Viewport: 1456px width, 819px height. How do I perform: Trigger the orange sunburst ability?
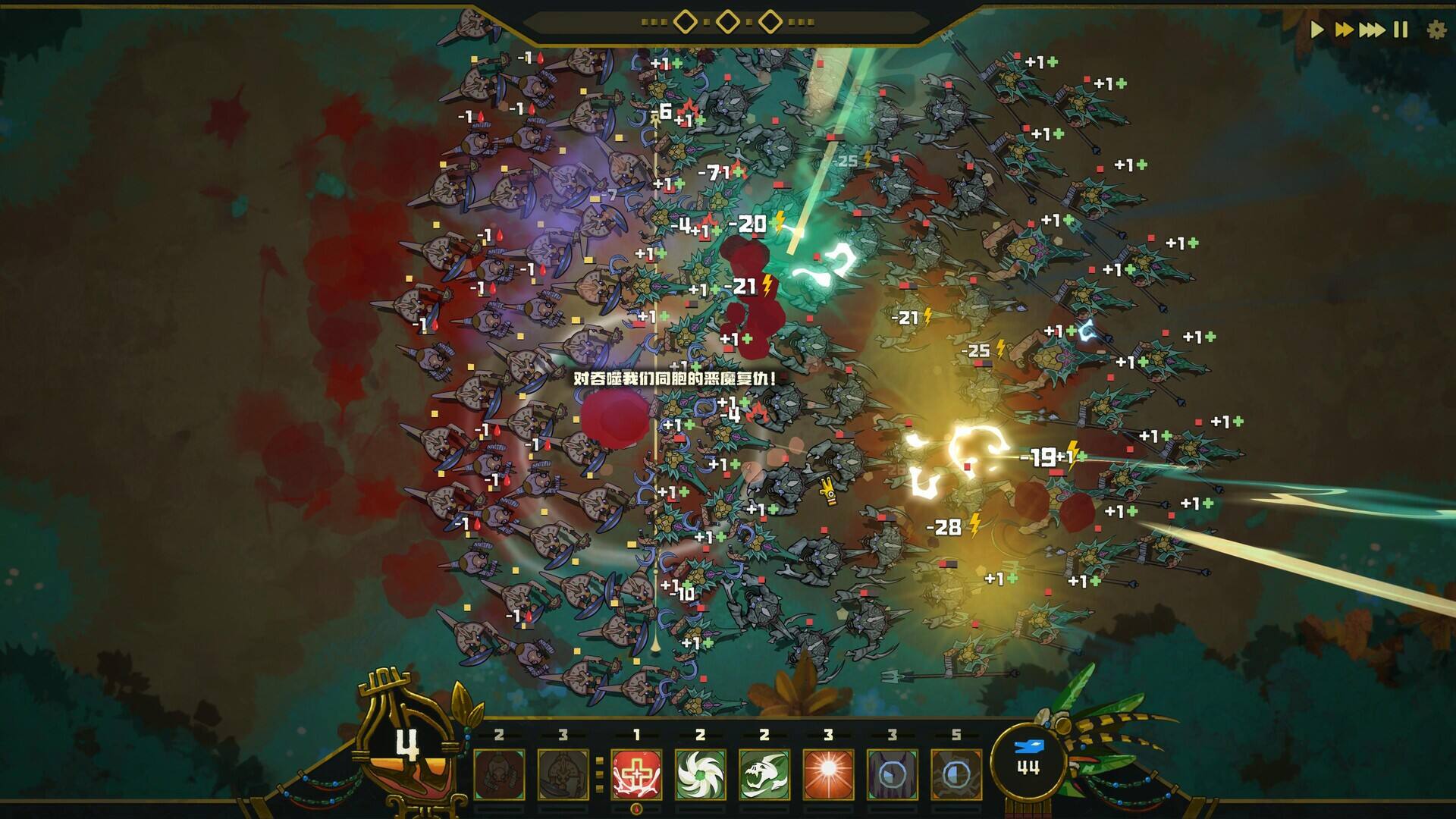tap(827, 774)
